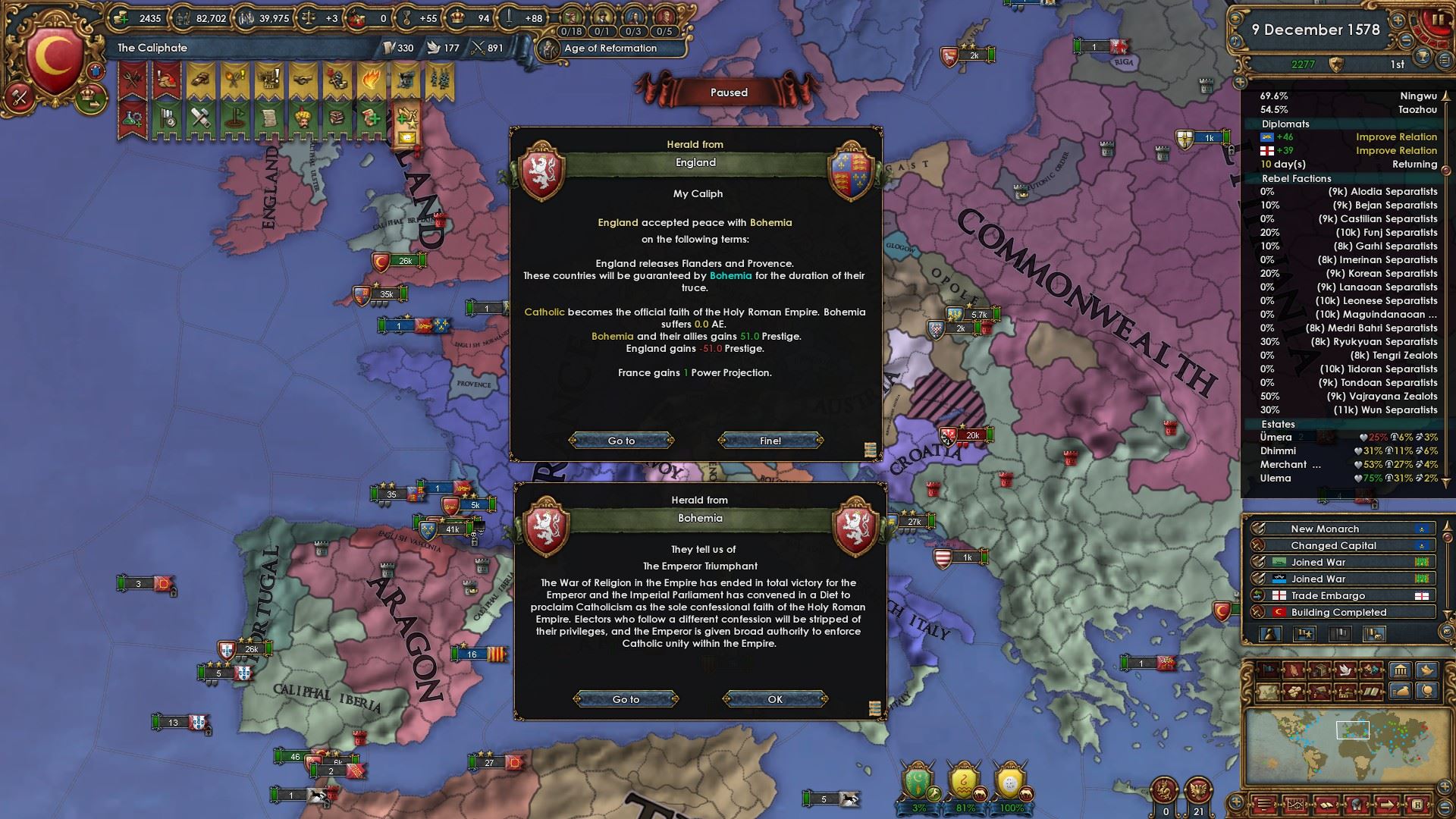
Task: Open the Age of Reformation panel
Action: pos(610,48)
